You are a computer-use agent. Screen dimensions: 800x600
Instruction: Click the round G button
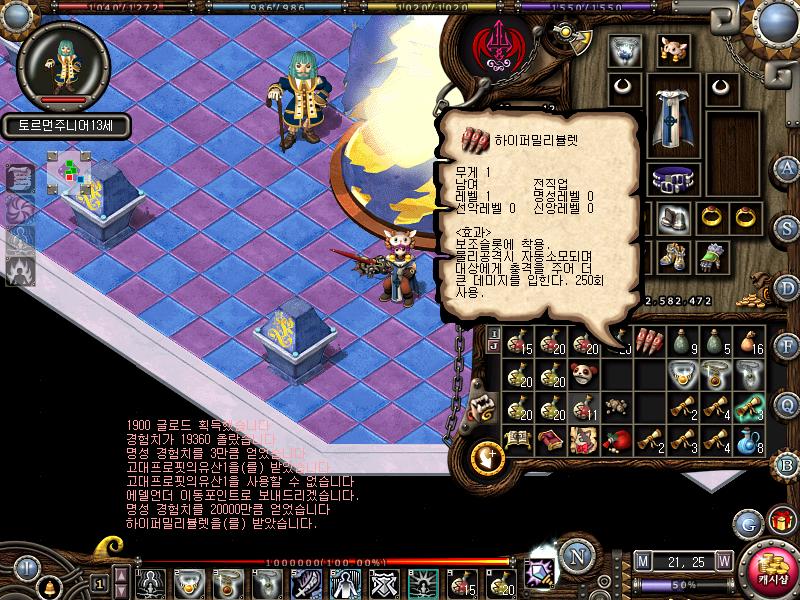pyautogui.click(x=747, y=523)
